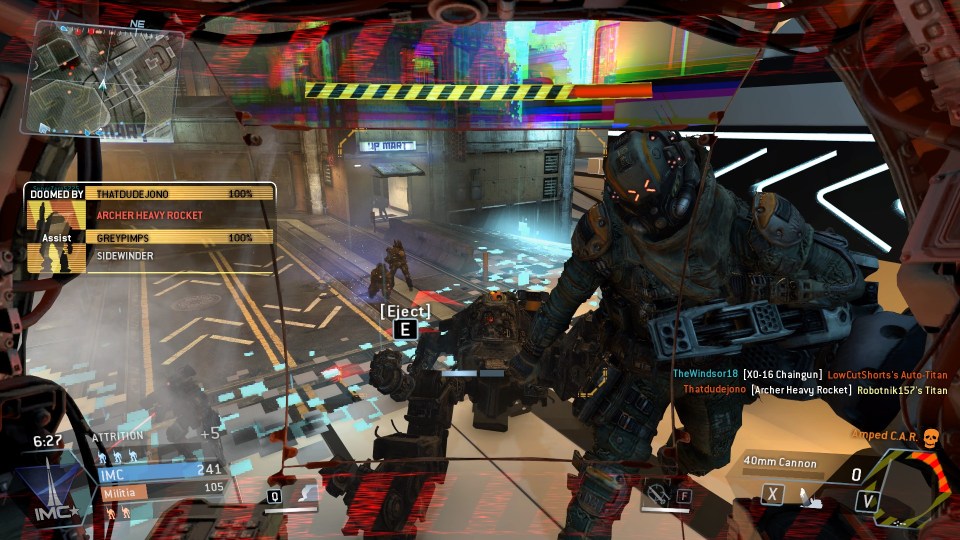The height and width of the screenshot is (540, 960).
Task: Select the 40mm Cannon weapon label
Action: (780, 463)
